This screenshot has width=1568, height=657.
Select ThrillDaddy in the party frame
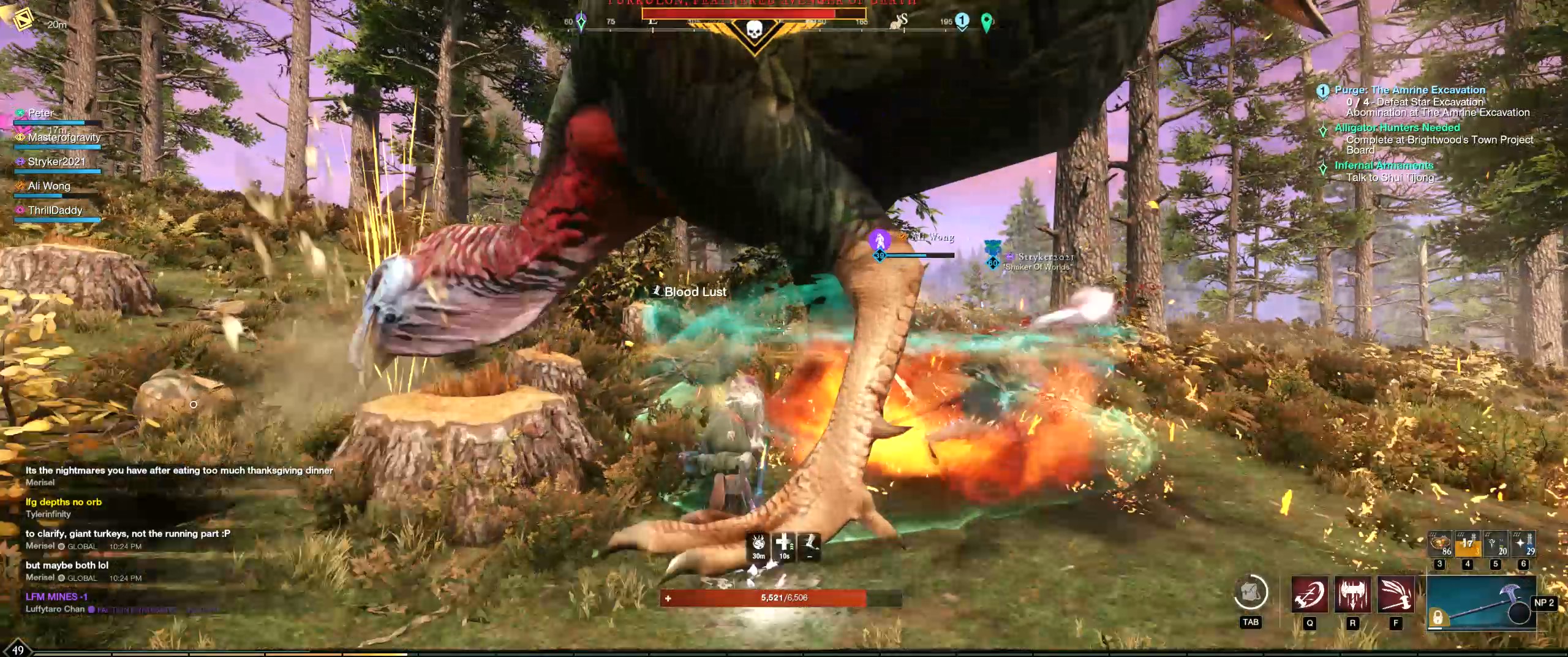coord(55,210)
